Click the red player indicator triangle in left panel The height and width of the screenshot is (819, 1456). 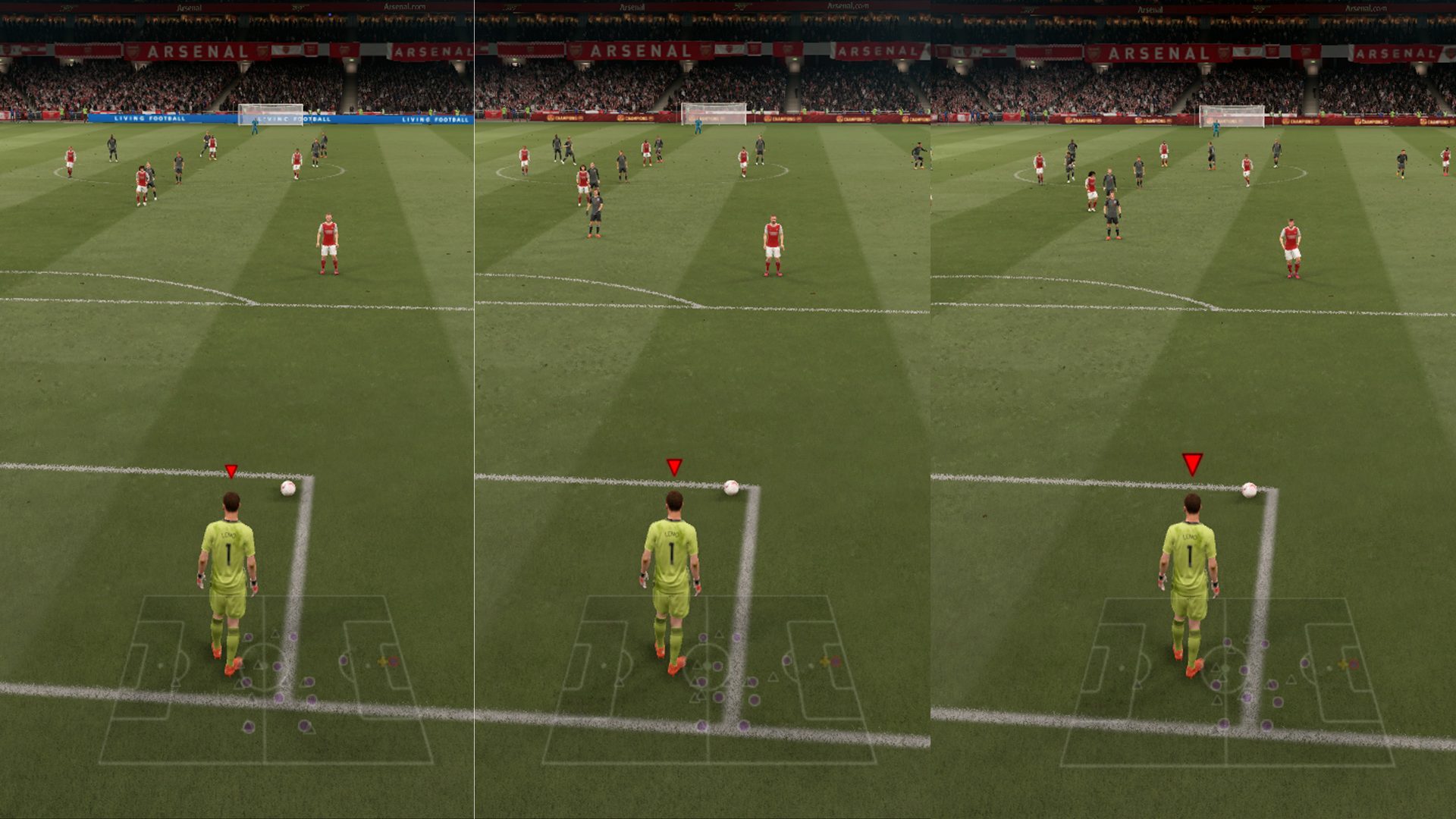[x=232, y=471]
